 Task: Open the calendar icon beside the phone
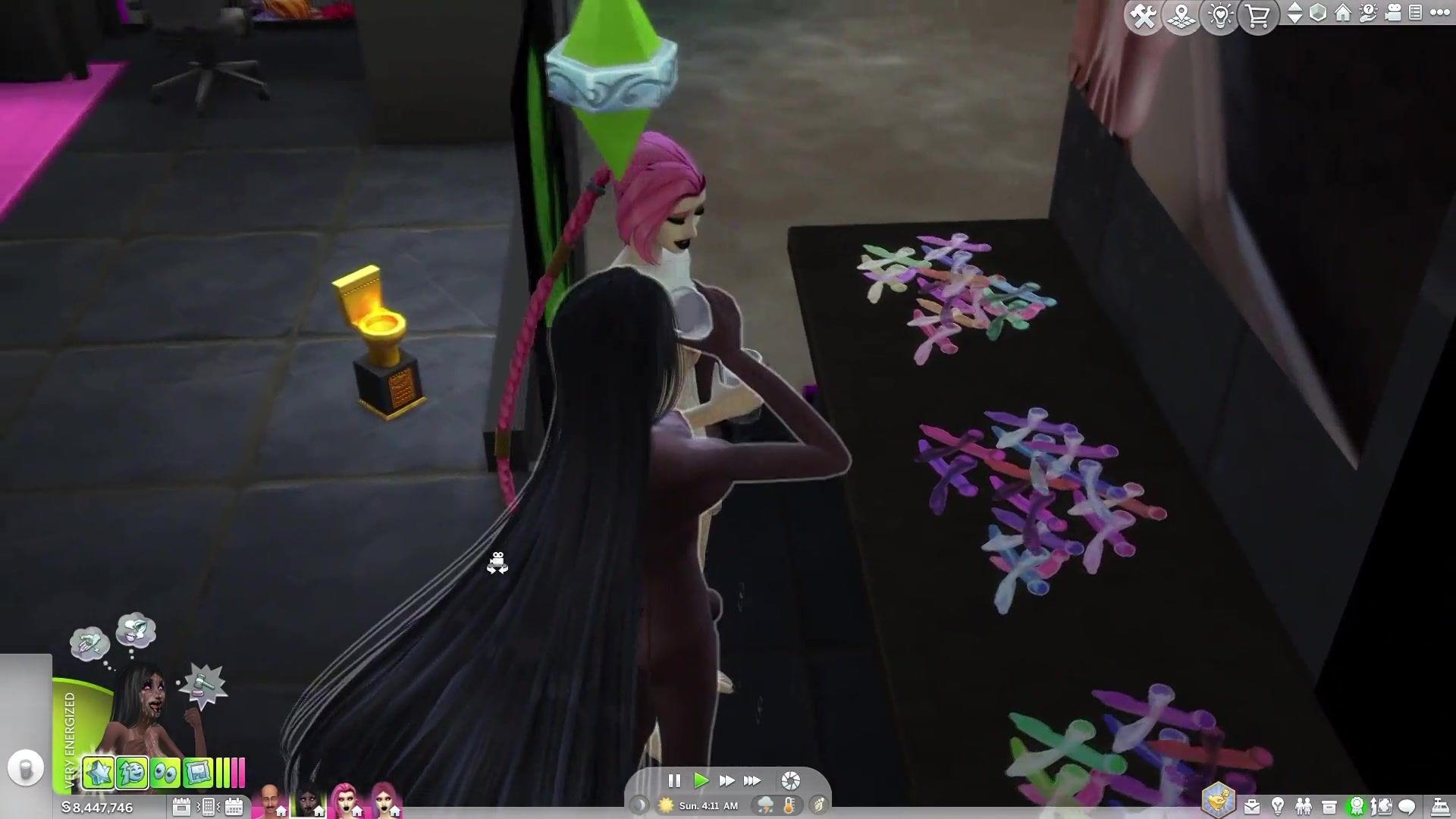234,806
